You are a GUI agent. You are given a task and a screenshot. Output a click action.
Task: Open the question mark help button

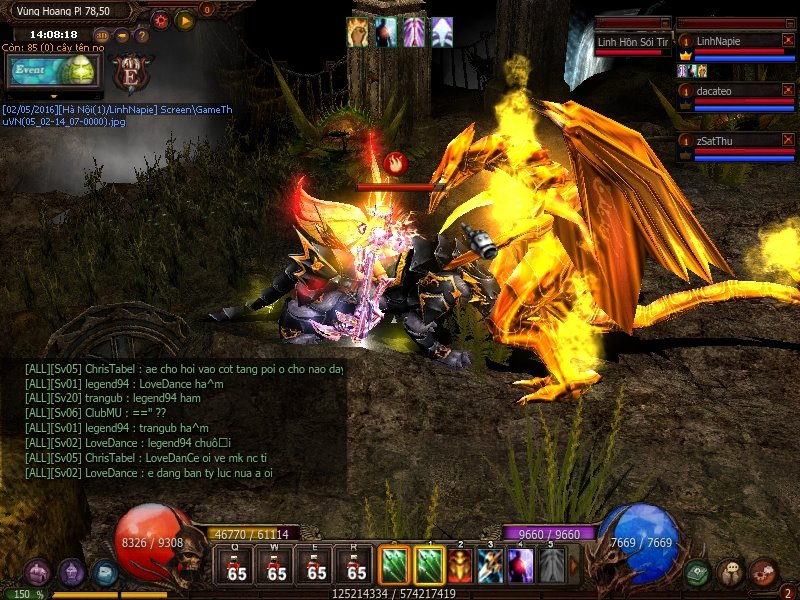point(142,35)
